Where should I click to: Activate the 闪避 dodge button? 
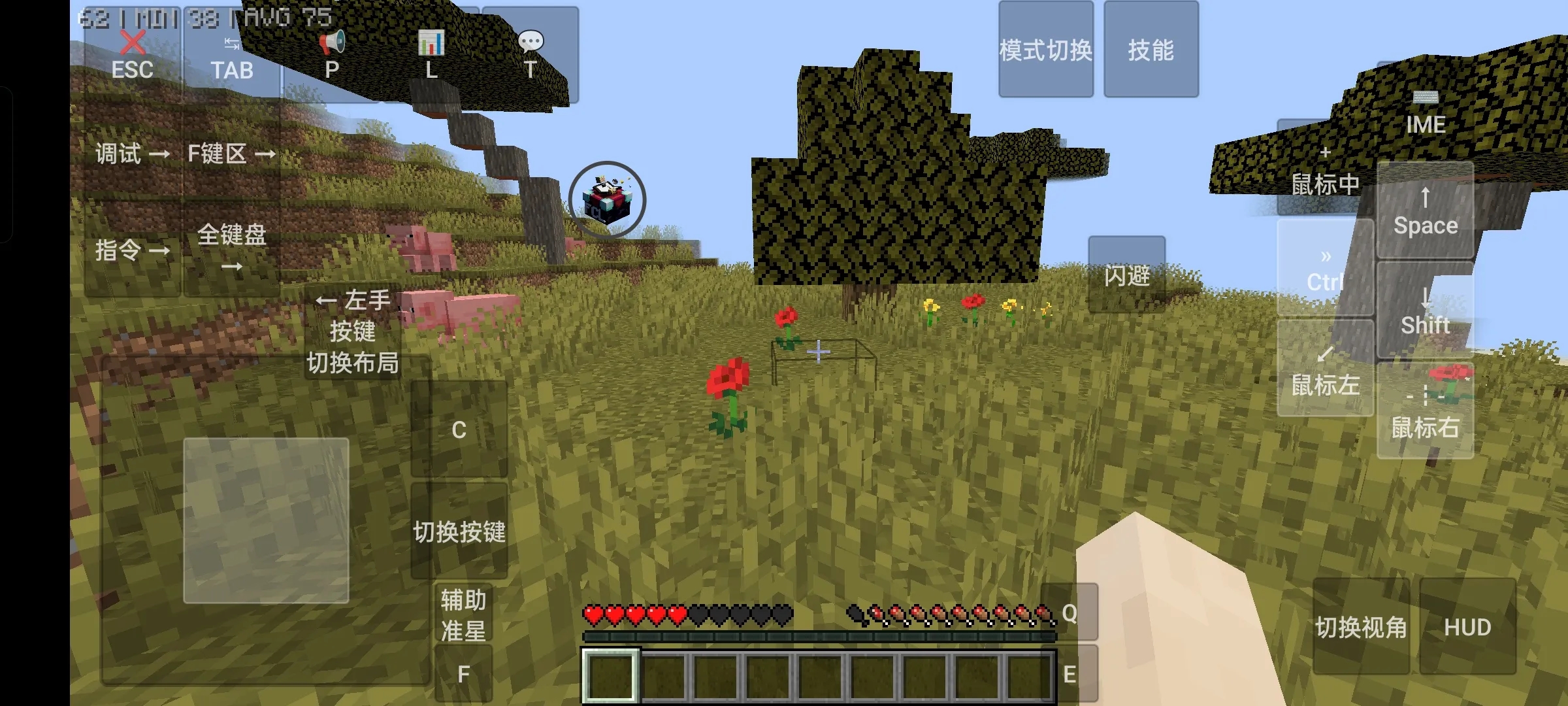(1126, 275)
